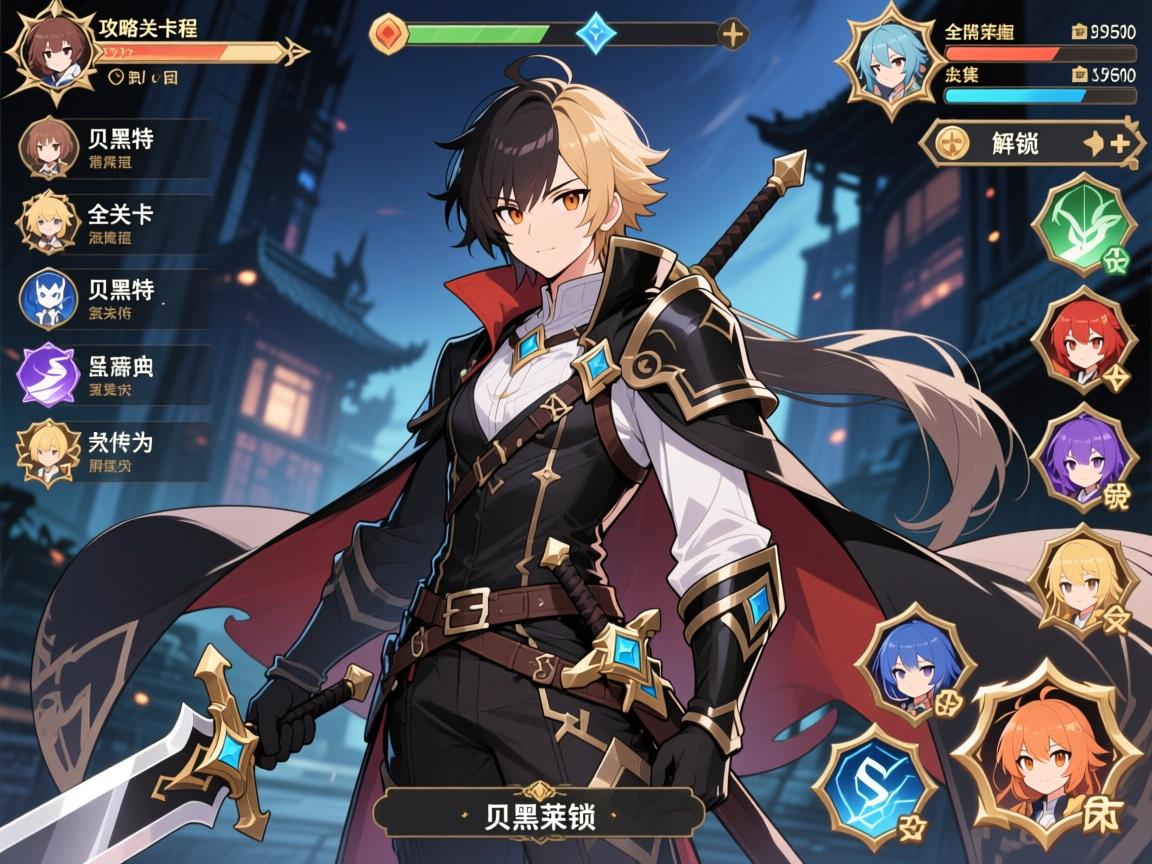Select the brown-haired 贝黑特 list entry
This screenshot has height=864, width=1152.
[115, 147]
